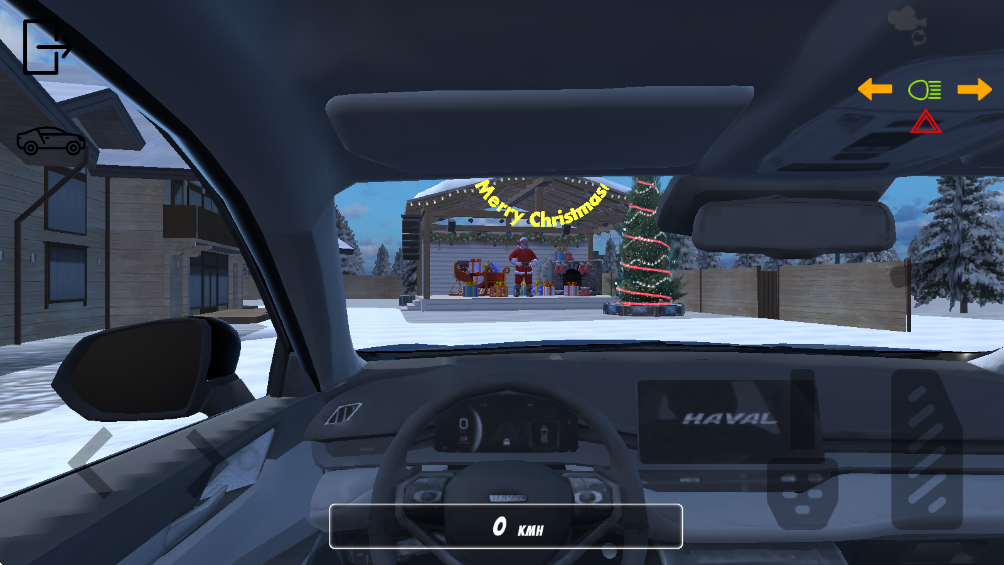This screenshot has height=565, width=1004.
Task: Steer left with the left chevron
Action: click(x=92, y=462)
